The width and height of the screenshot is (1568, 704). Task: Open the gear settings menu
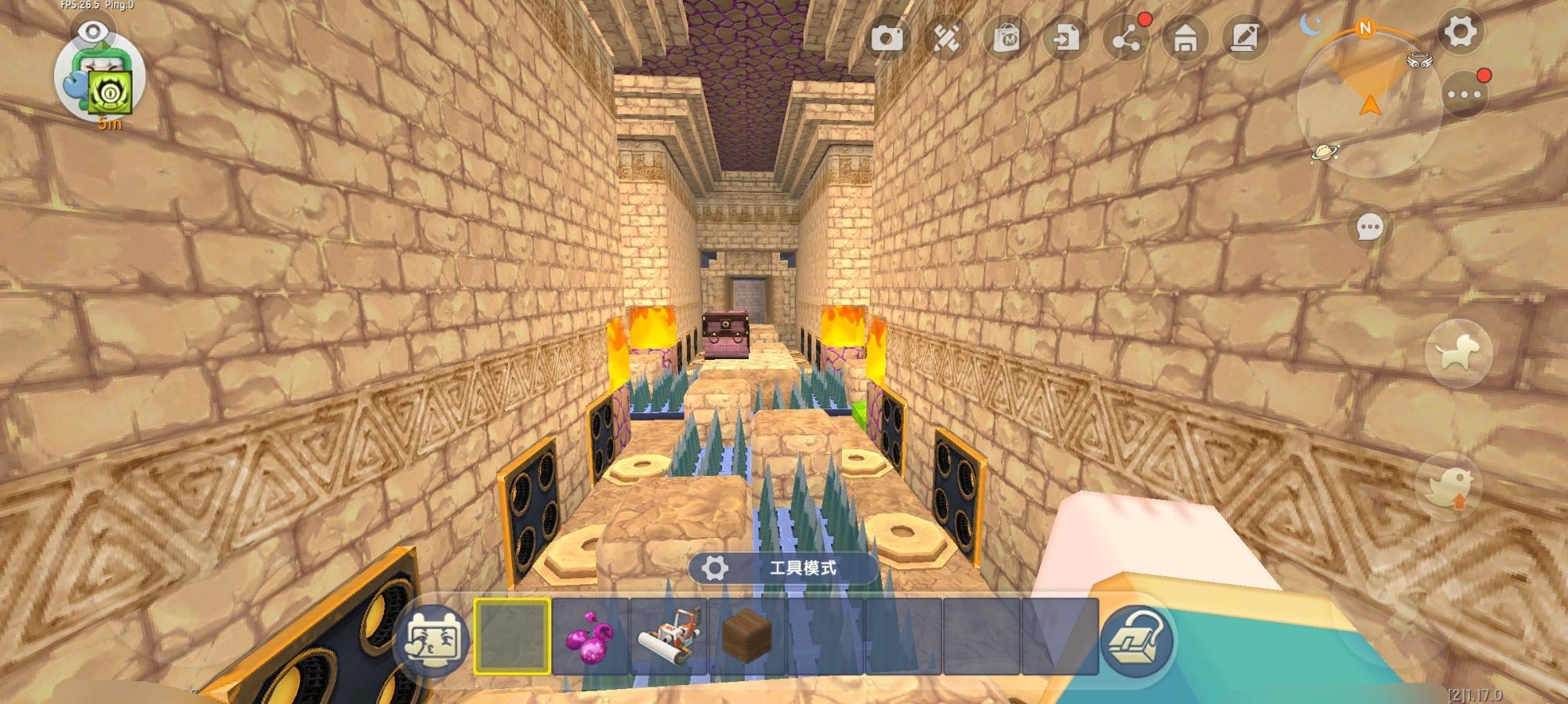click(1460, 32)
